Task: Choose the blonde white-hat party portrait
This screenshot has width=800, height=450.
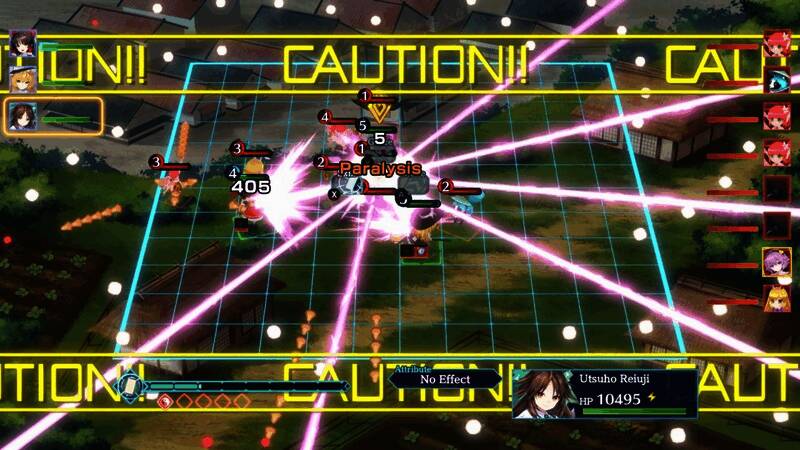Action: pos(23,79)
